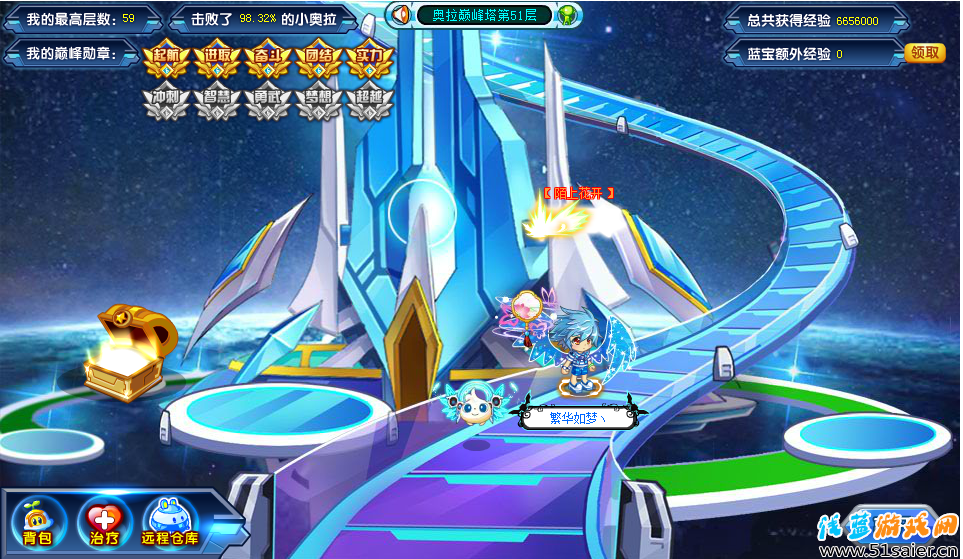Image resolution: width=963 pixels, height=559 pixels.
Task: Select the gold 团结 medal
Action: 319,60
